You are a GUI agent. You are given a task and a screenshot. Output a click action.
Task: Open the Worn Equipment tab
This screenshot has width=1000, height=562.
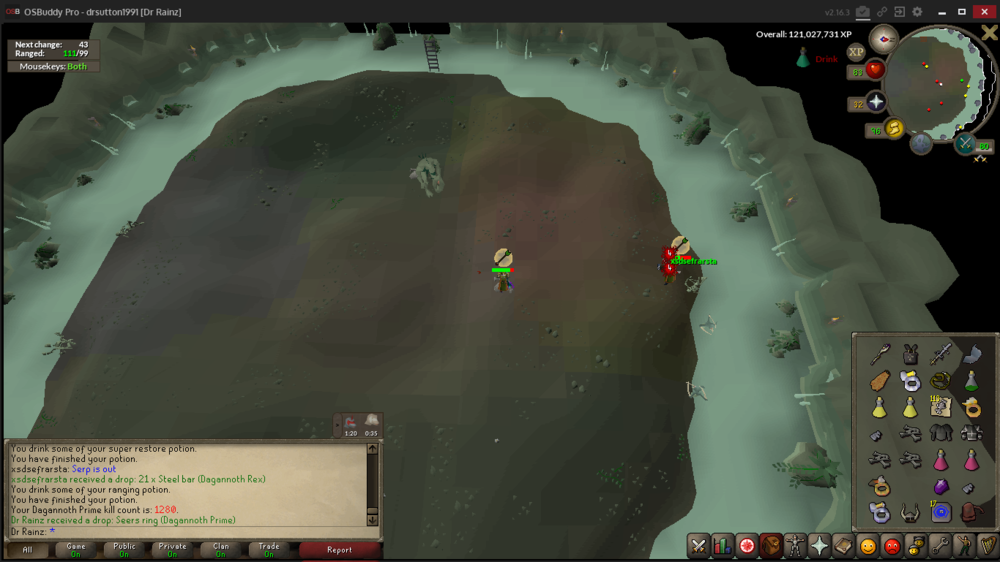(x=795, y=546)
